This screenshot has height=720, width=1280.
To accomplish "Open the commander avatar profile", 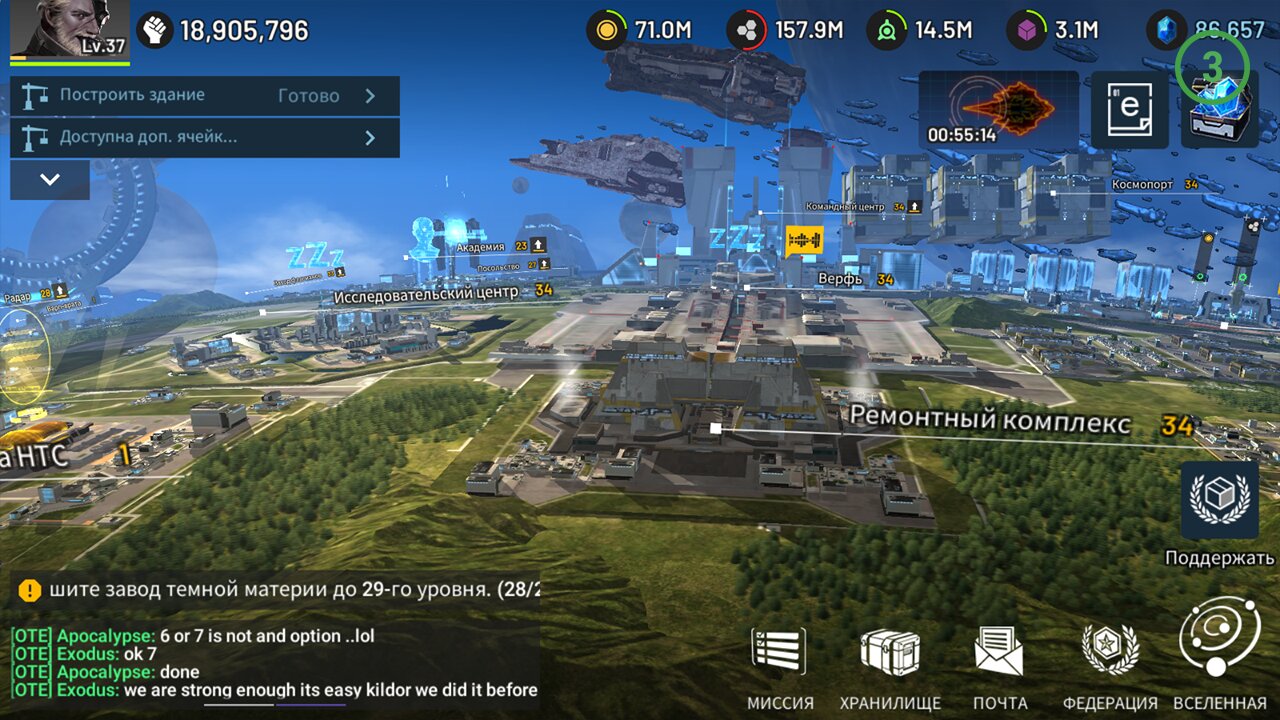I will click(69, 30).
